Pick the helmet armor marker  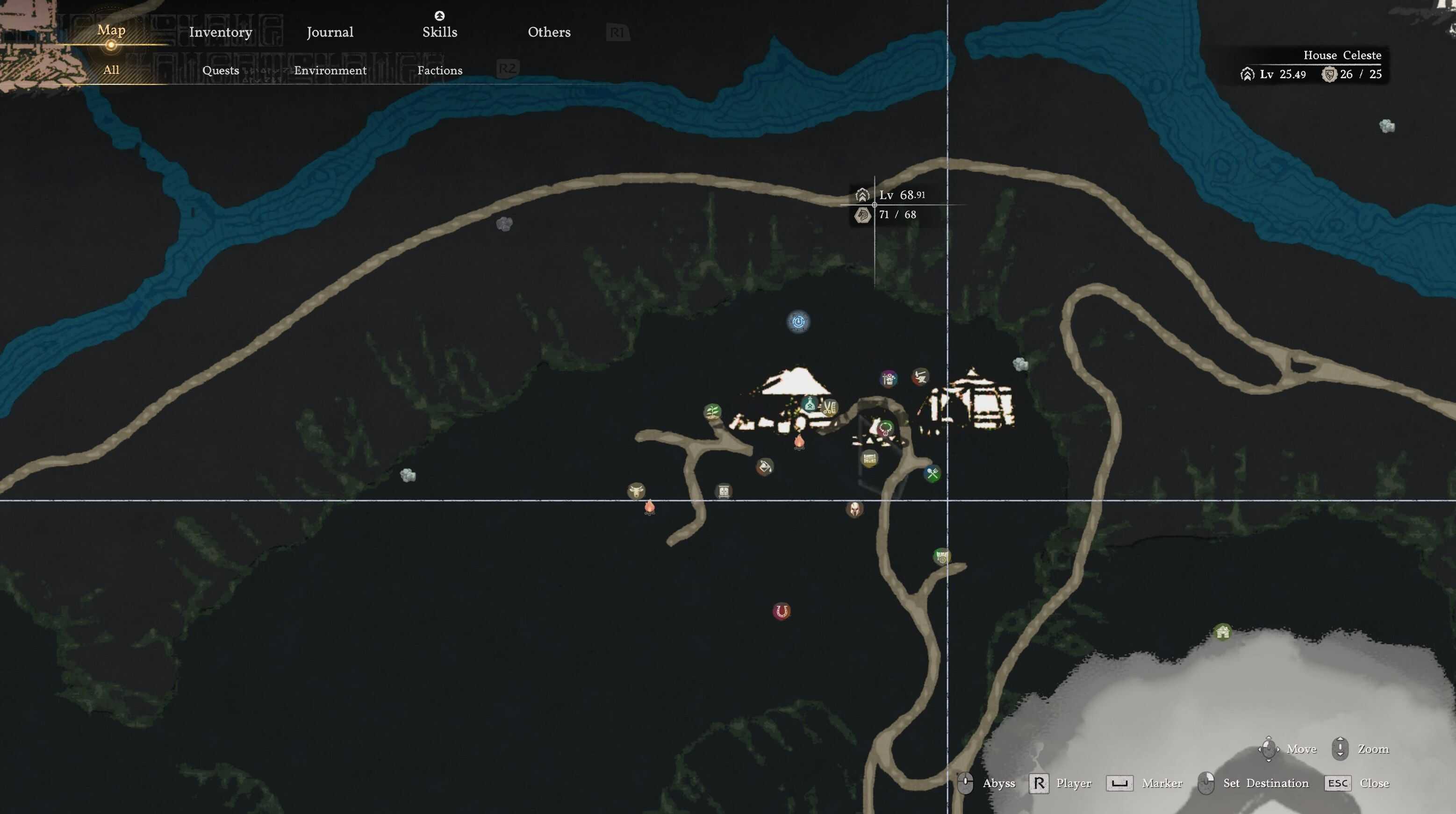pyautogui.click(x=854, y=509)
